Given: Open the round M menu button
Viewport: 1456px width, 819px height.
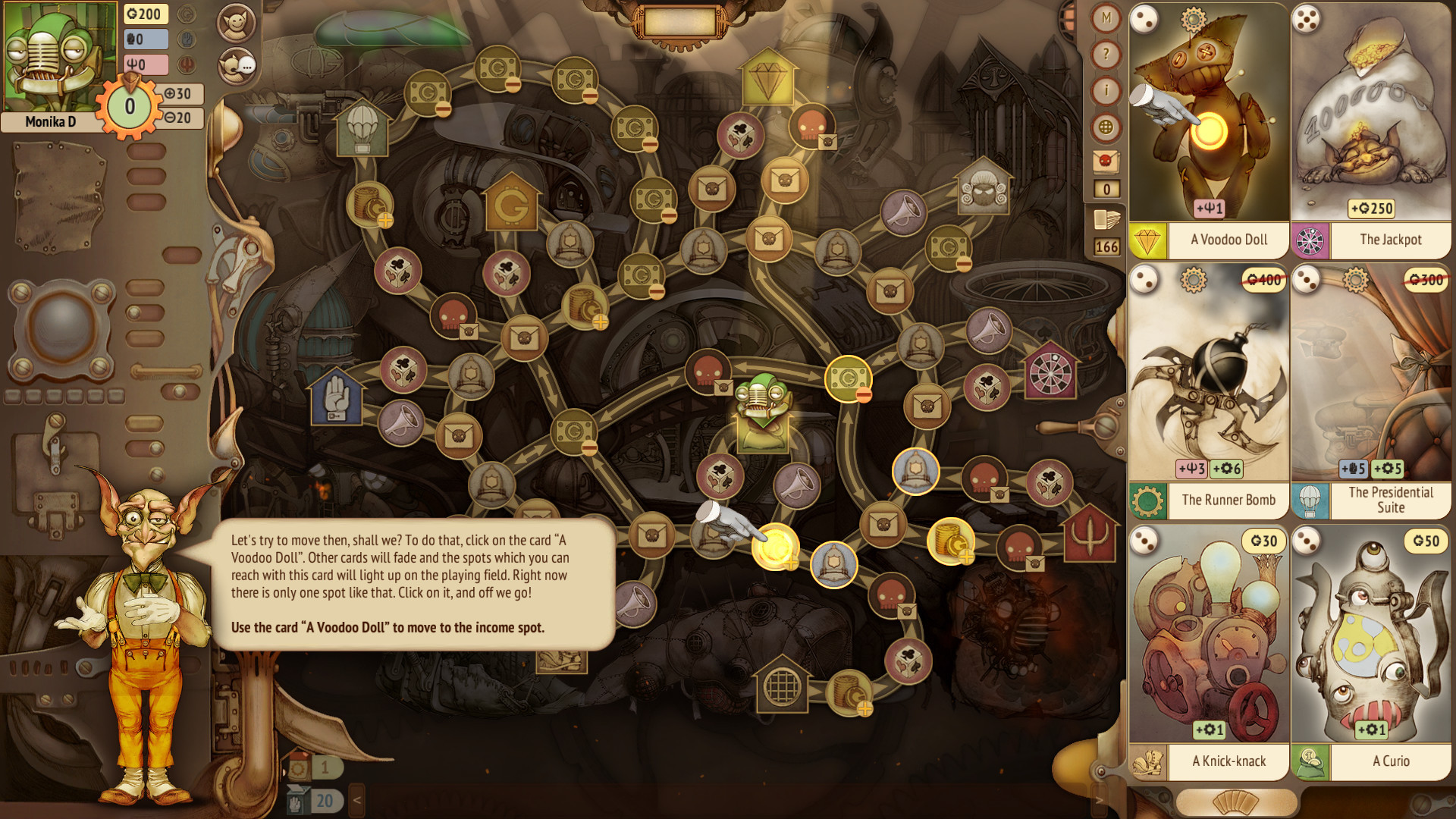Looking at the screenshot, I should pos(1106,18).
